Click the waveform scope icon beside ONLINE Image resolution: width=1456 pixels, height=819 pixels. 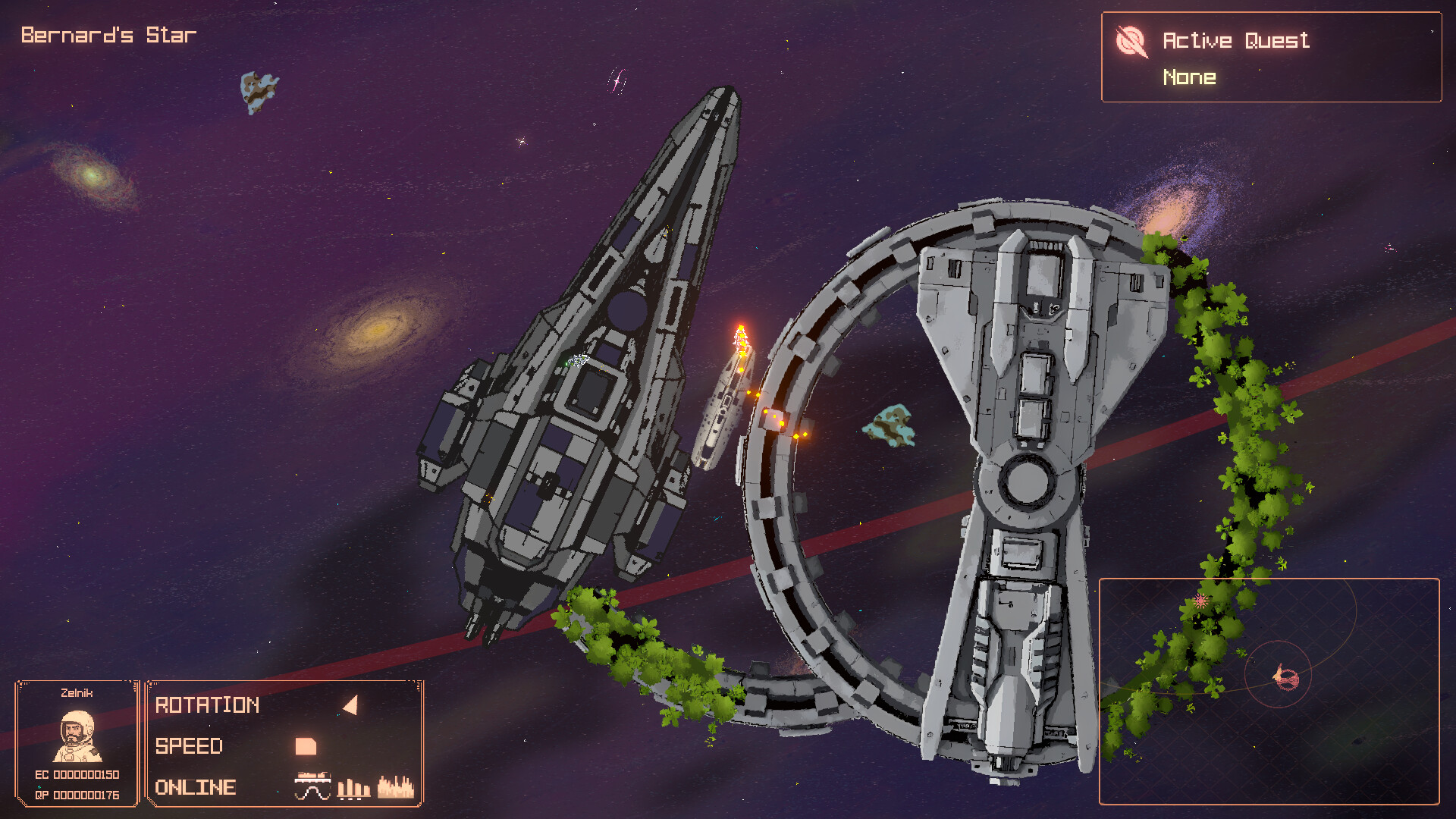313,786
